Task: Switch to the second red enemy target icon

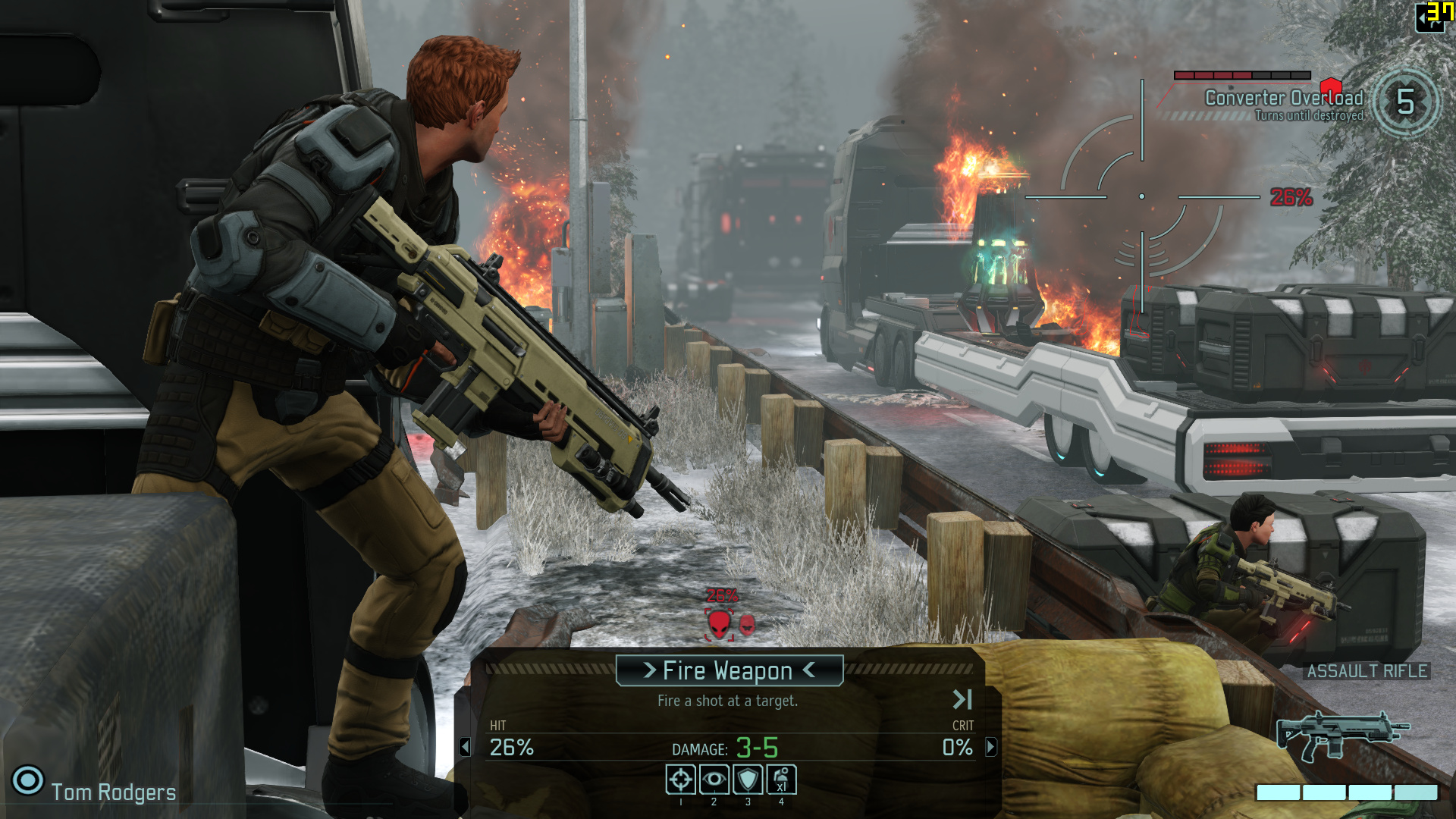Action: [747, 625]
